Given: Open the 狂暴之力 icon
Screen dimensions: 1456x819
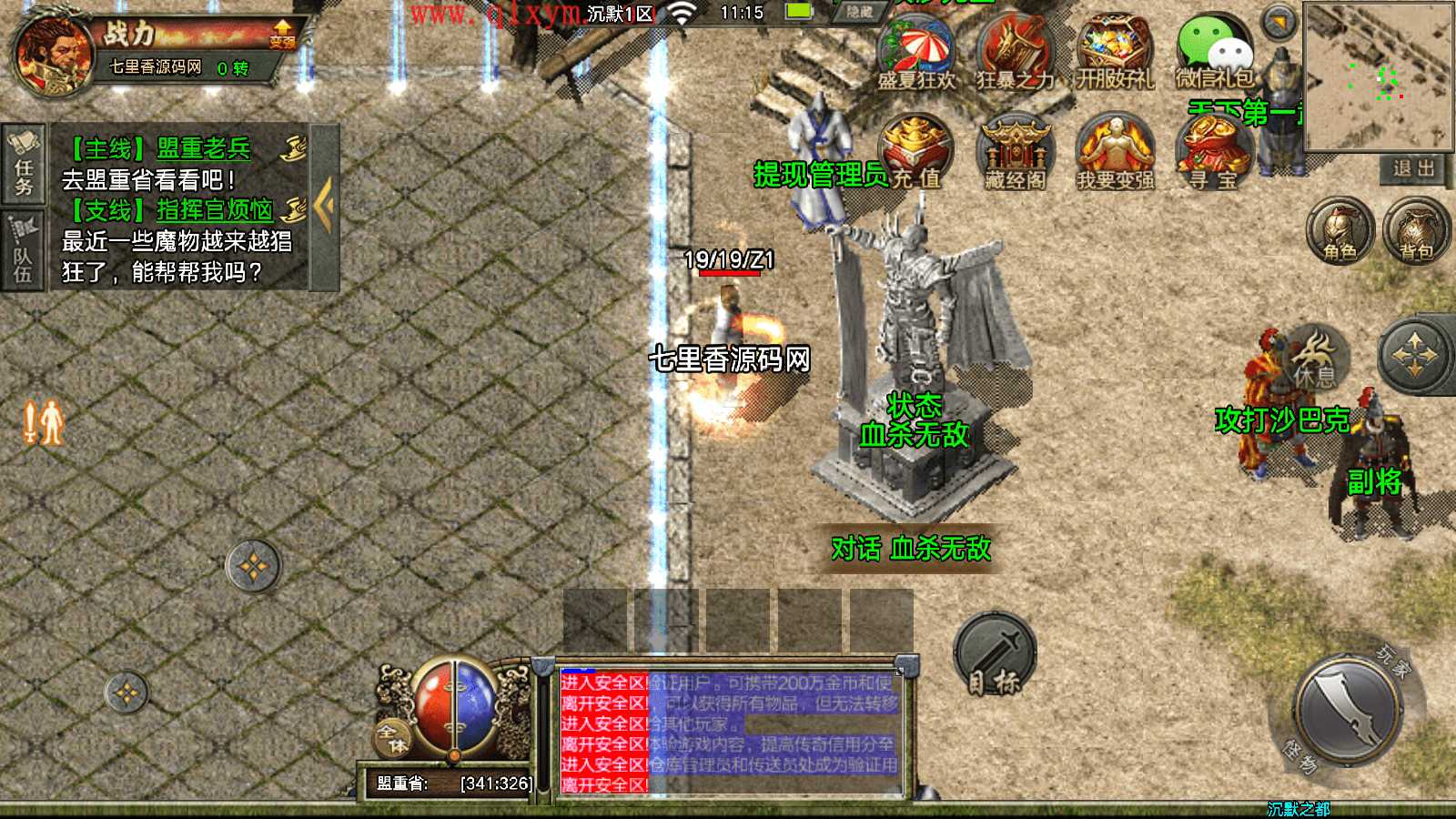Looking at the screenshot, I should click(1014, 53).
